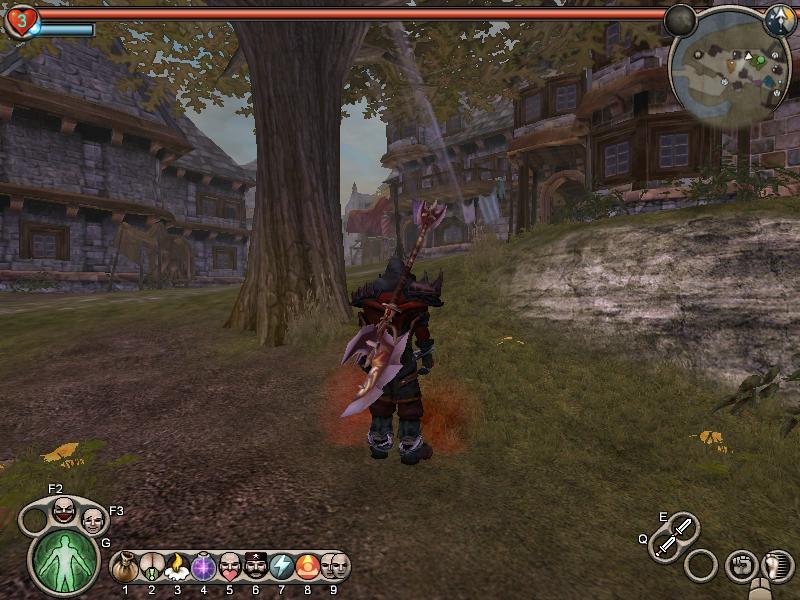Screen dimensions: 800x600
Task: Equip the lower sword weapon slot
Action: pos(665,546)
